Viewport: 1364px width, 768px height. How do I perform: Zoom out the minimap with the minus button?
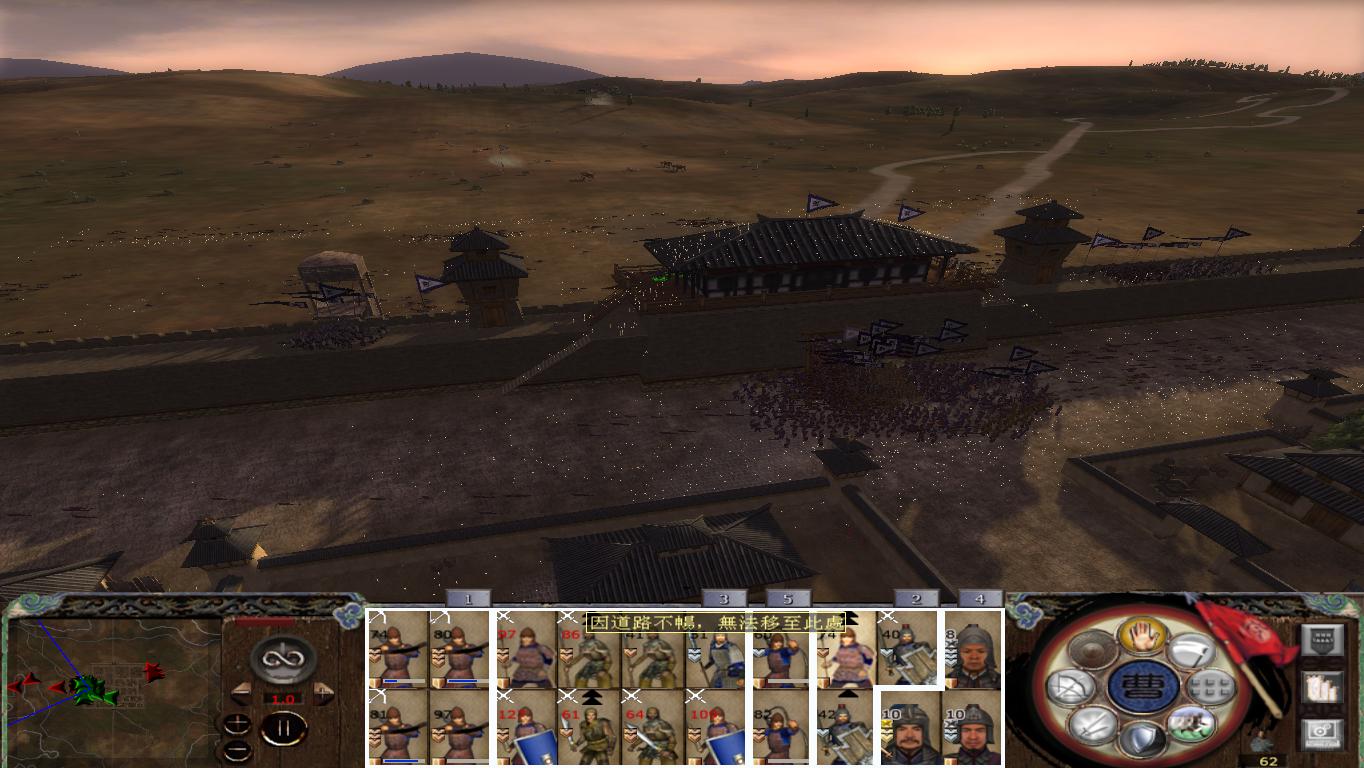(238, 750)
